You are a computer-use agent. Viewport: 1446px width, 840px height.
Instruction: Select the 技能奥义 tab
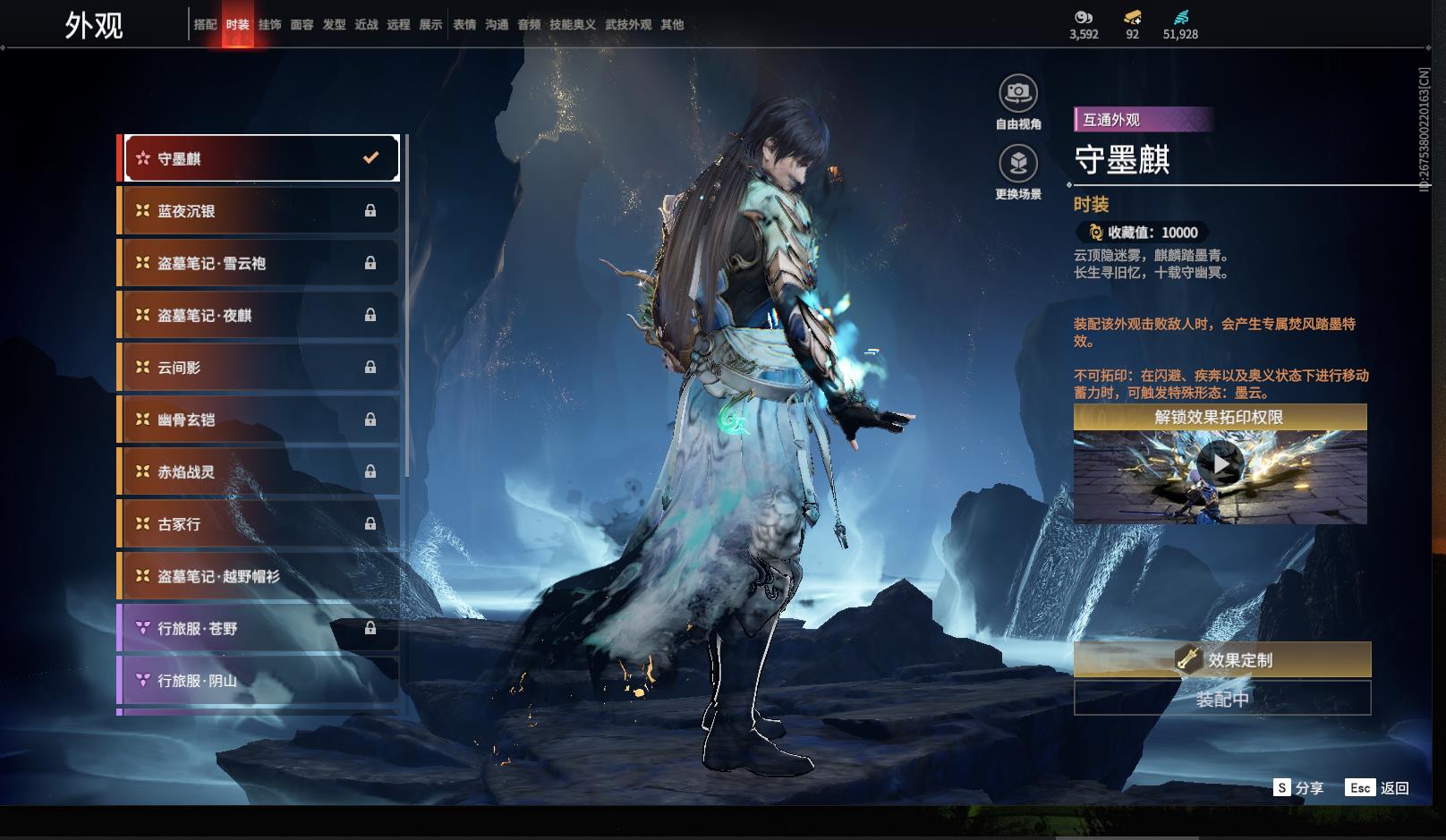[573, 25]
